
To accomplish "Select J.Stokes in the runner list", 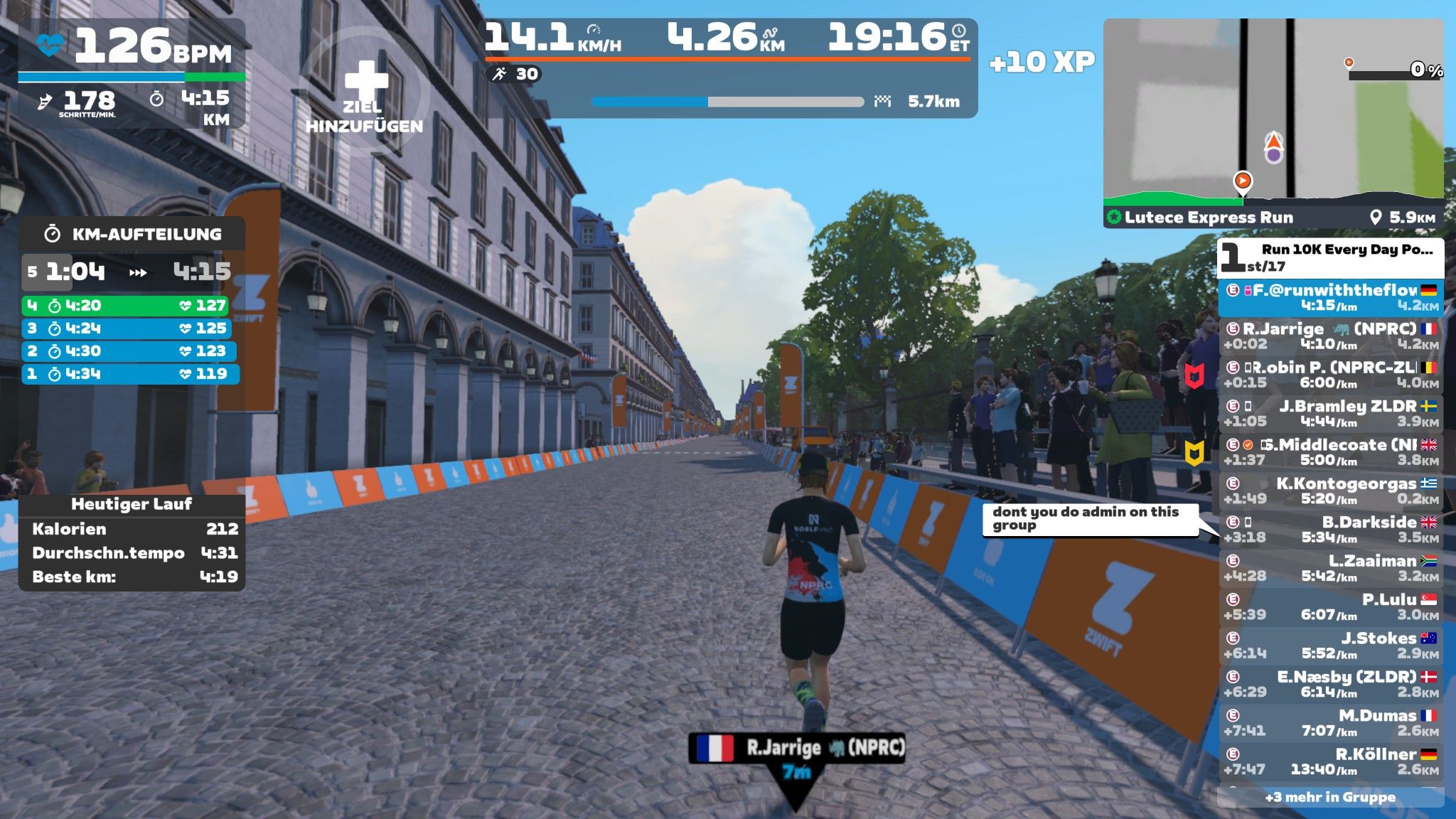I will coord(1331,645).
